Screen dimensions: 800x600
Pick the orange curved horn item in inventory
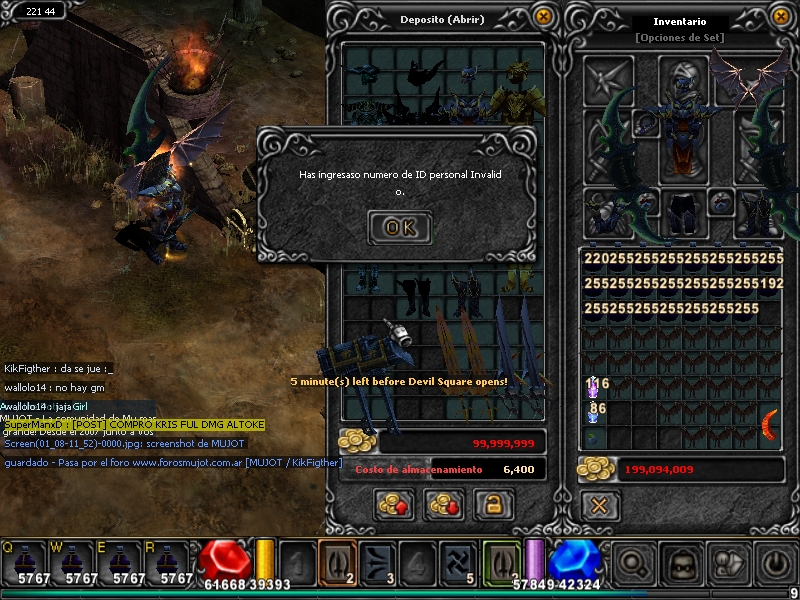tap(772, 423)
